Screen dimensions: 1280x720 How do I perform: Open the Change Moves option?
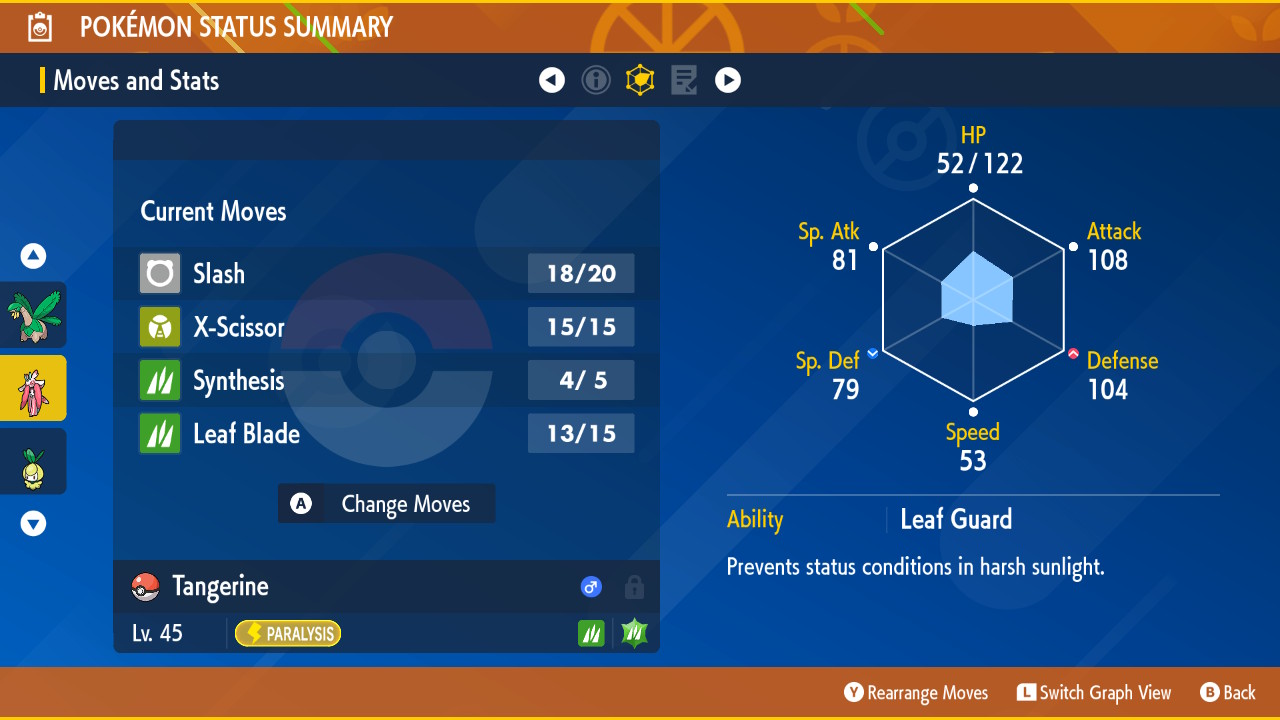click(387, 504)
